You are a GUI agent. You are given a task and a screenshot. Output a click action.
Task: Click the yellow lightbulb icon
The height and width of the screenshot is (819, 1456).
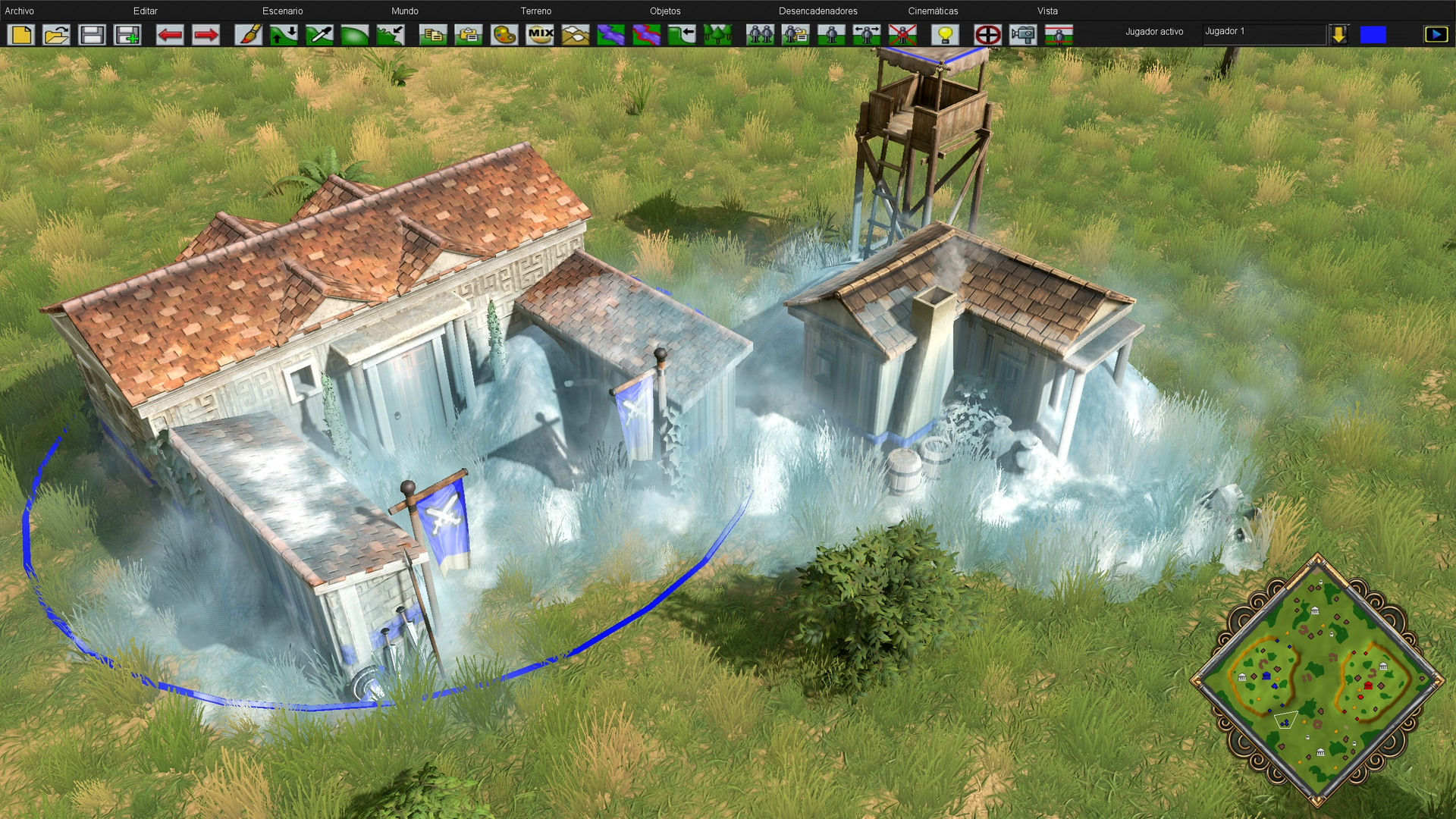click(945, 35)
